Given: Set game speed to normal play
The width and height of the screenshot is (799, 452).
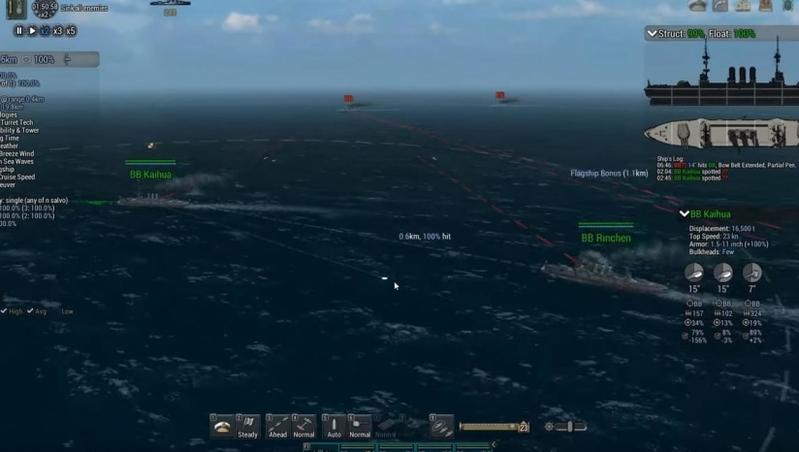Looking at the screenshot, I should point(32,31).
